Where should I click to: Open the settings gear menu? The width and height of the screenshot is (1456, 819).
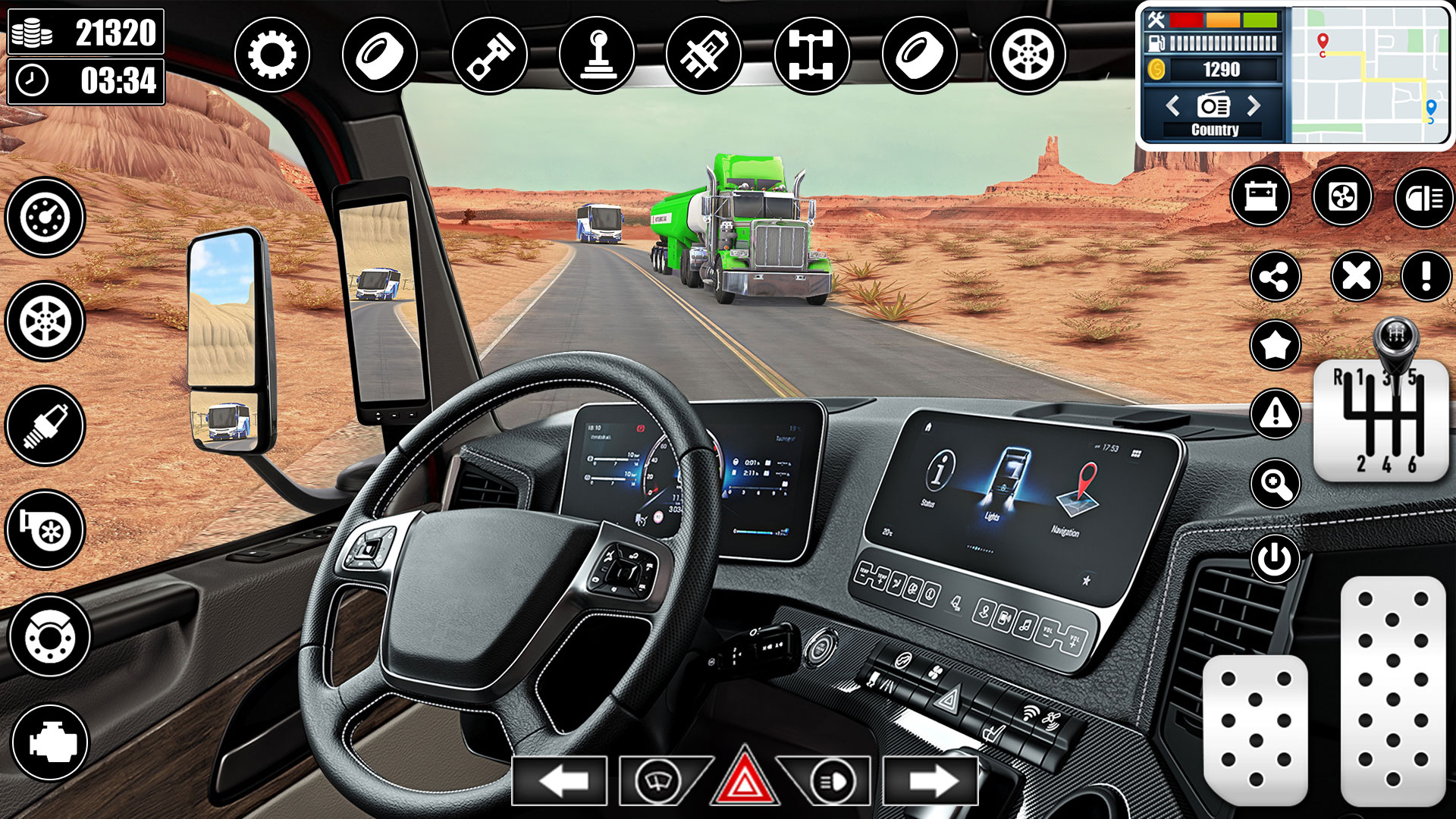(x=271, y=55)
